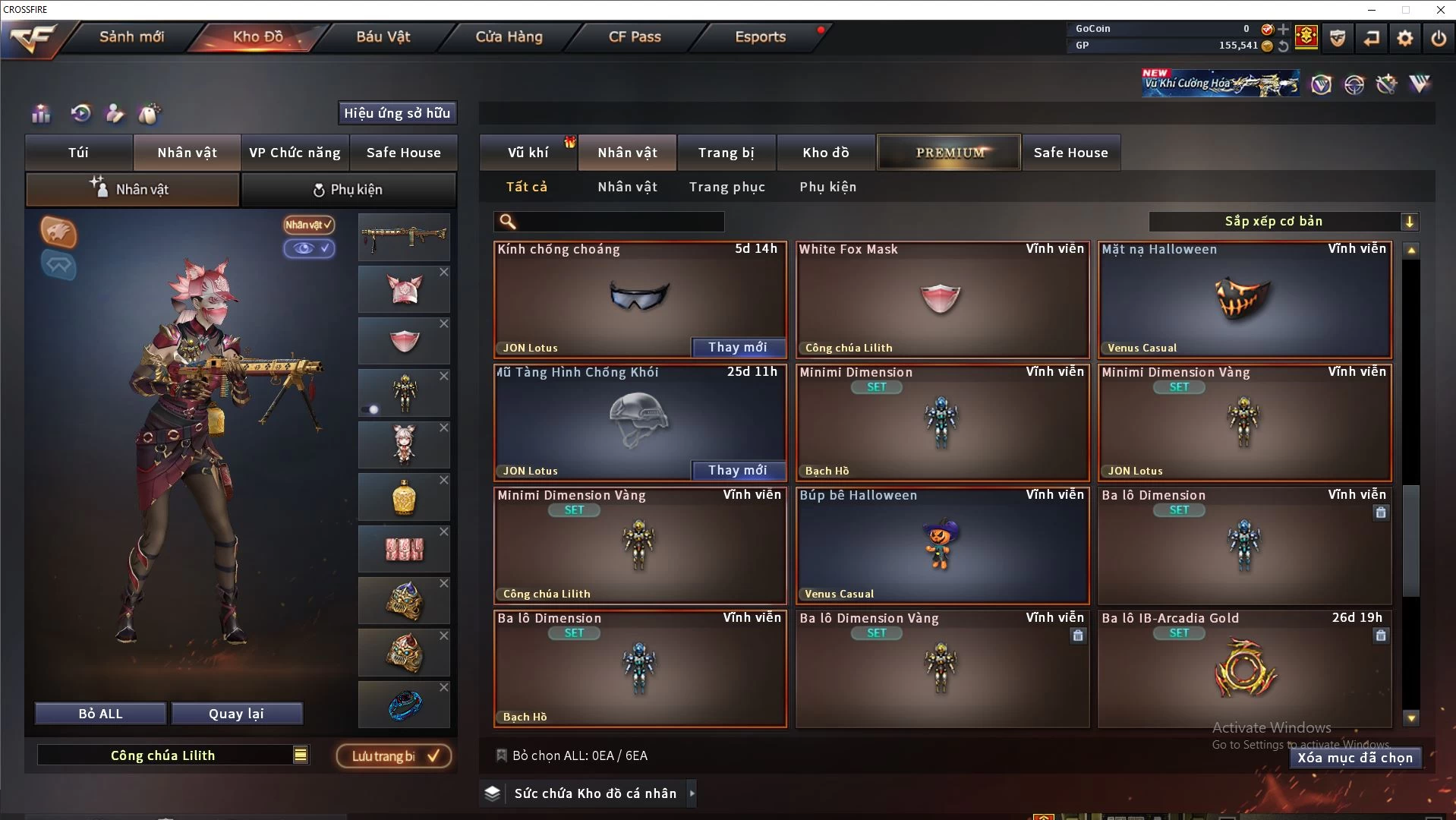The image size is (1456, 820).
Task: Go to the Cửa Hàng shop
Action: tap(509, 36)
